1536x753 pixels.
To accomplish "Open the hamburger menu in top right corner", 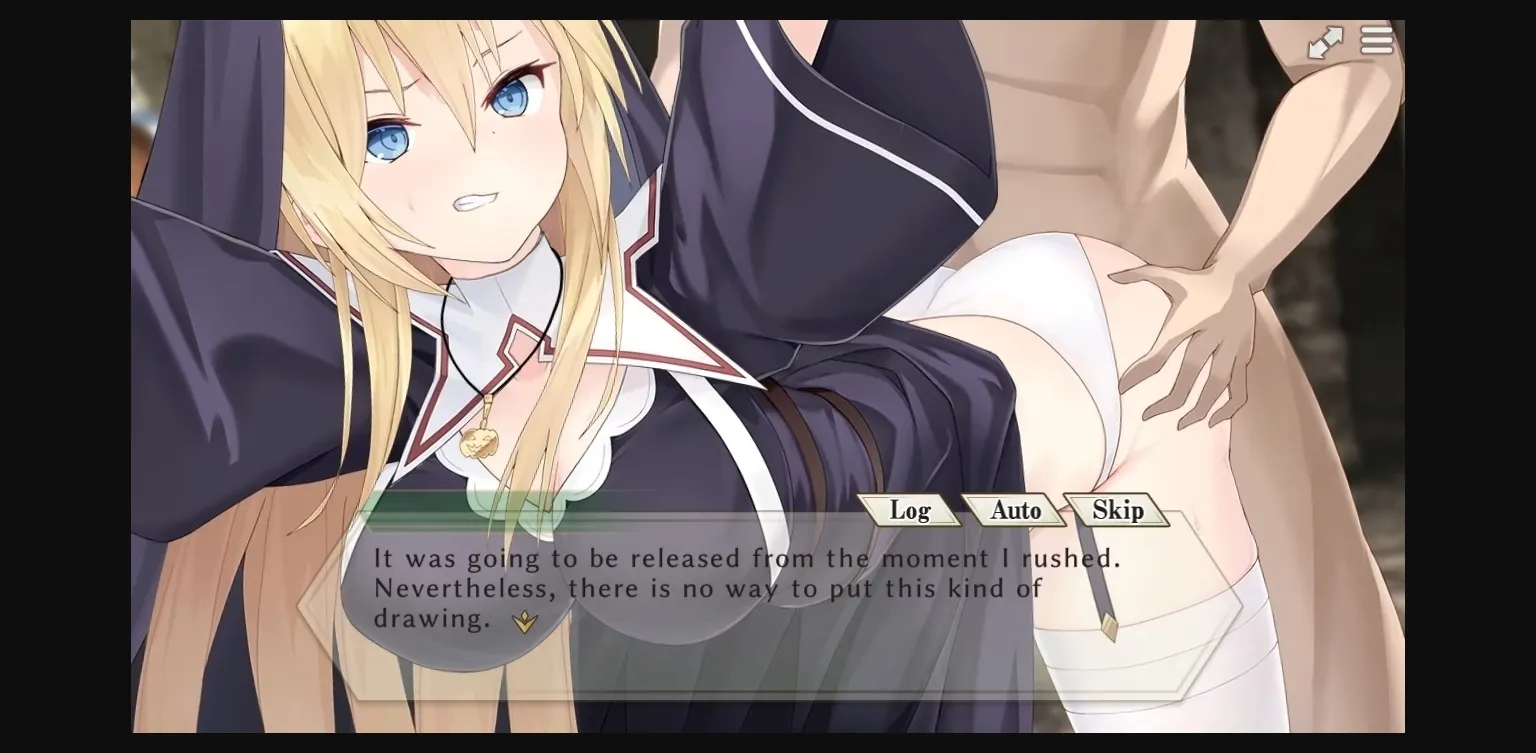I will (1377, 40).
